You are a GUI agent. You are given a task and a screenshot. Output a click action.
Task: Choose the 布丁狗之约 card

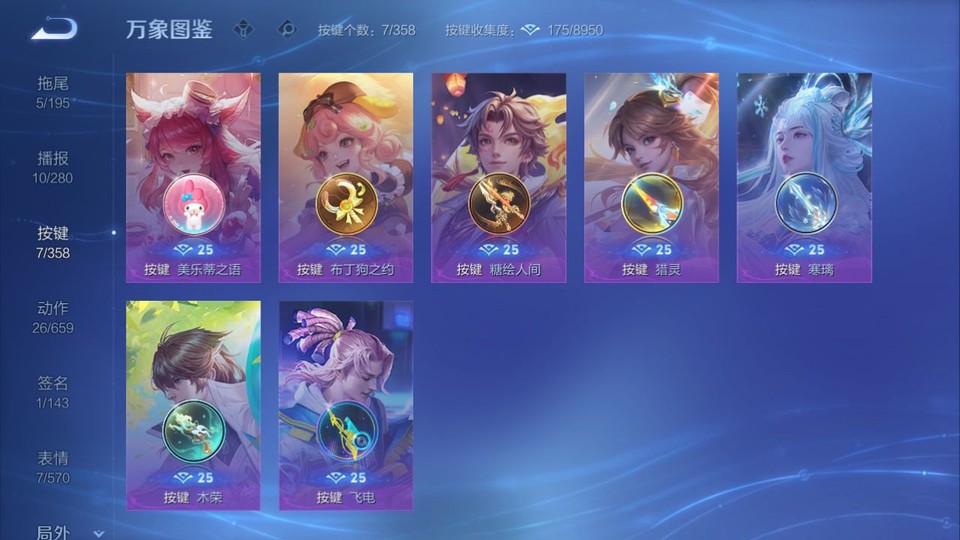(x=346, y=177)
